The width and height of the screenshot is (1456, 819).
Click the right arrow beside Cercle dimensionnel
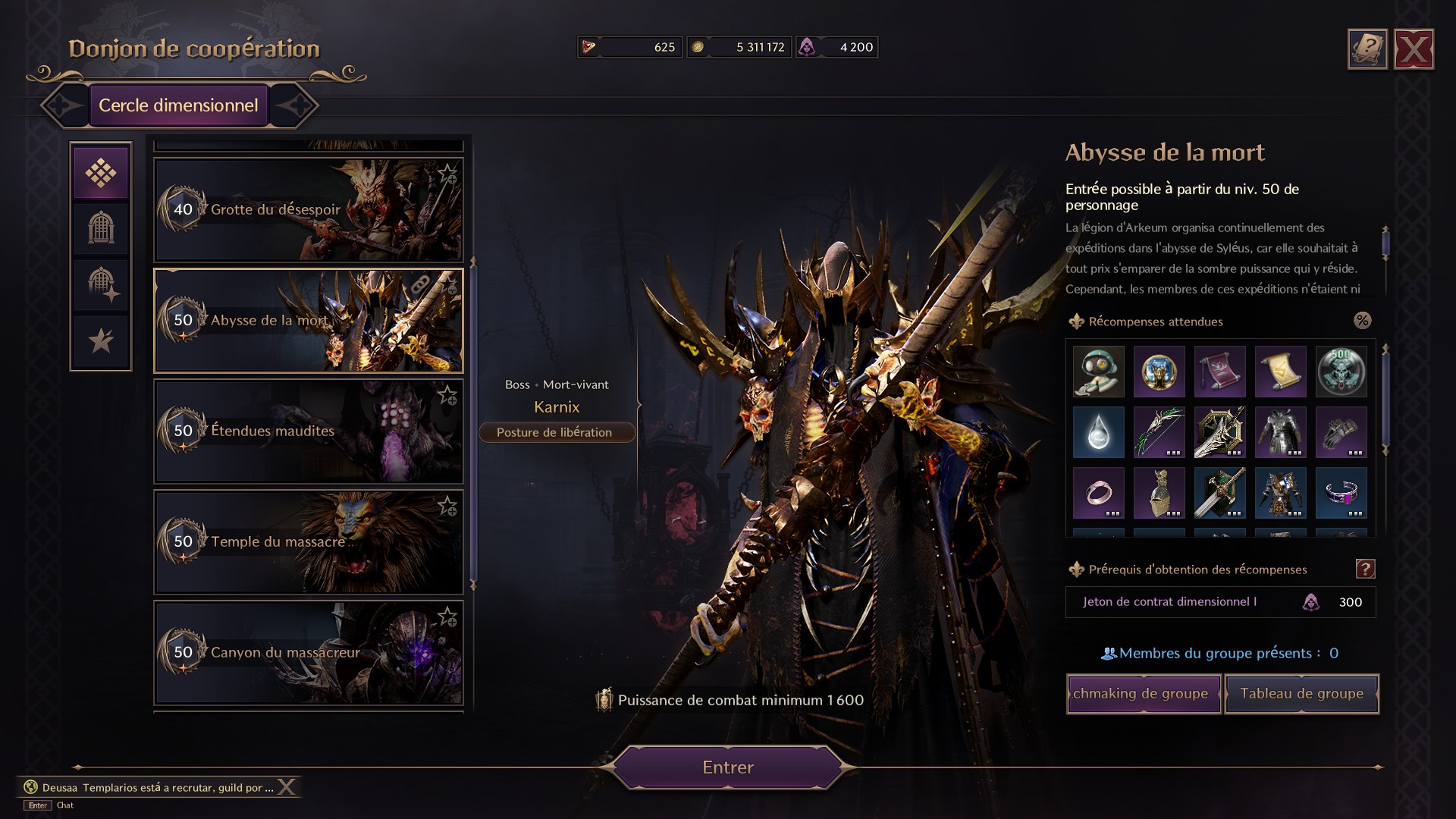(x=300, y=105)
